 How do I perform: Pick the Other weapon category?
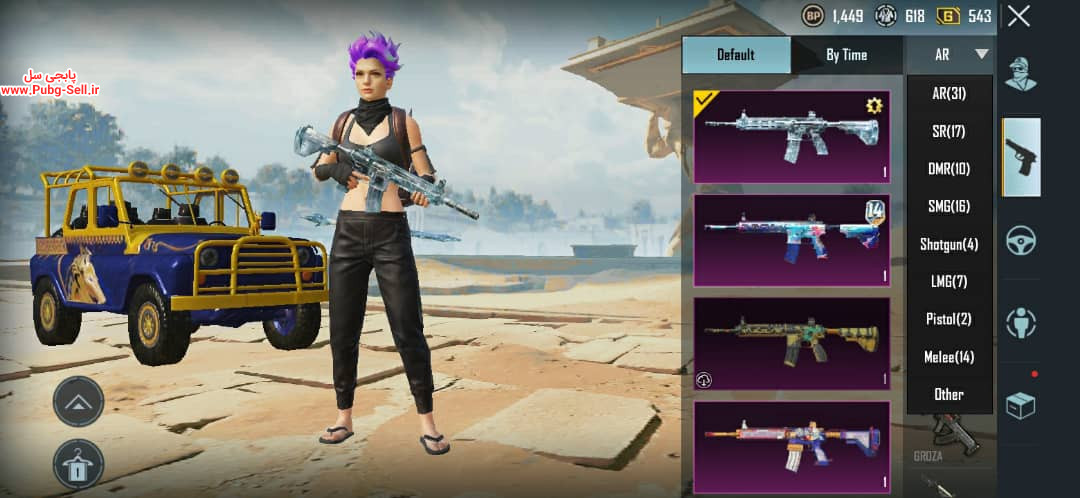949,394
